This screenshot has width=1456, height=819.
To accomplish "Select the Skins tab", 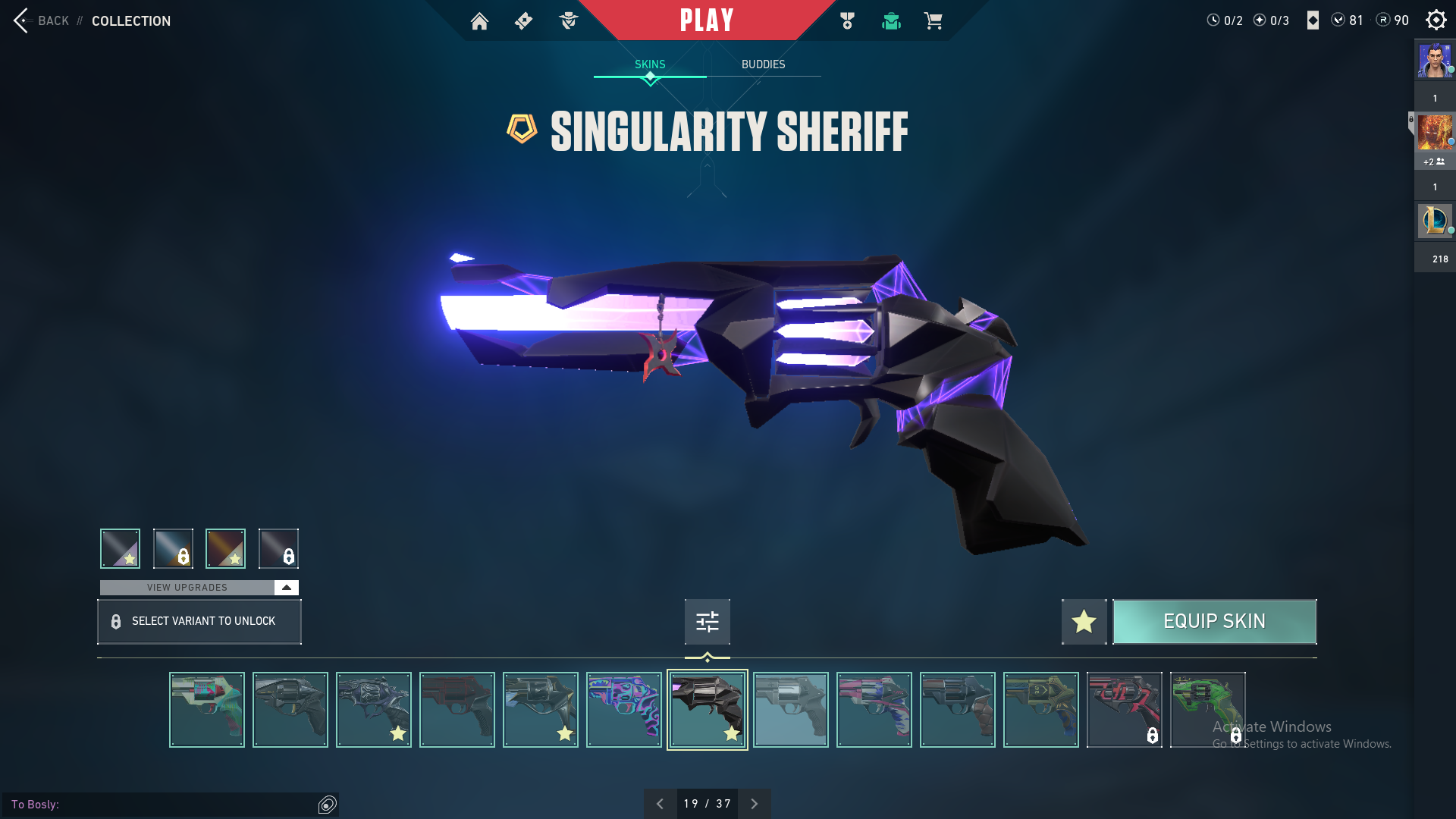I will click(x=650, y=64).
